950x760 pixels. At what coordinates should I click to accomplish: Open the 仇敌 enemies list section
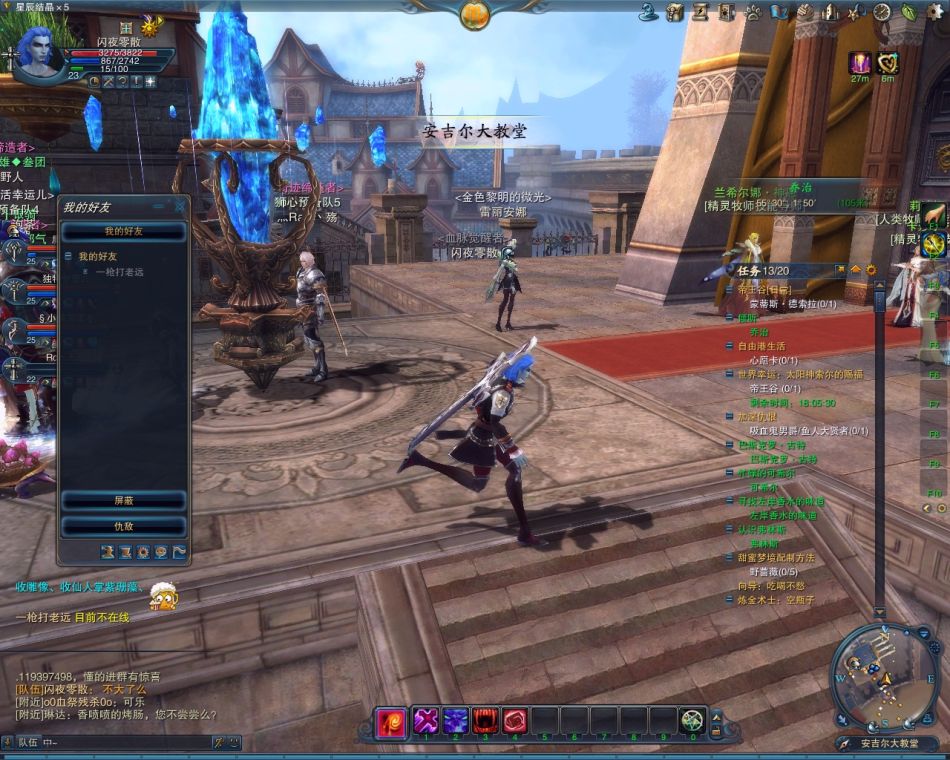click(124, 526)
